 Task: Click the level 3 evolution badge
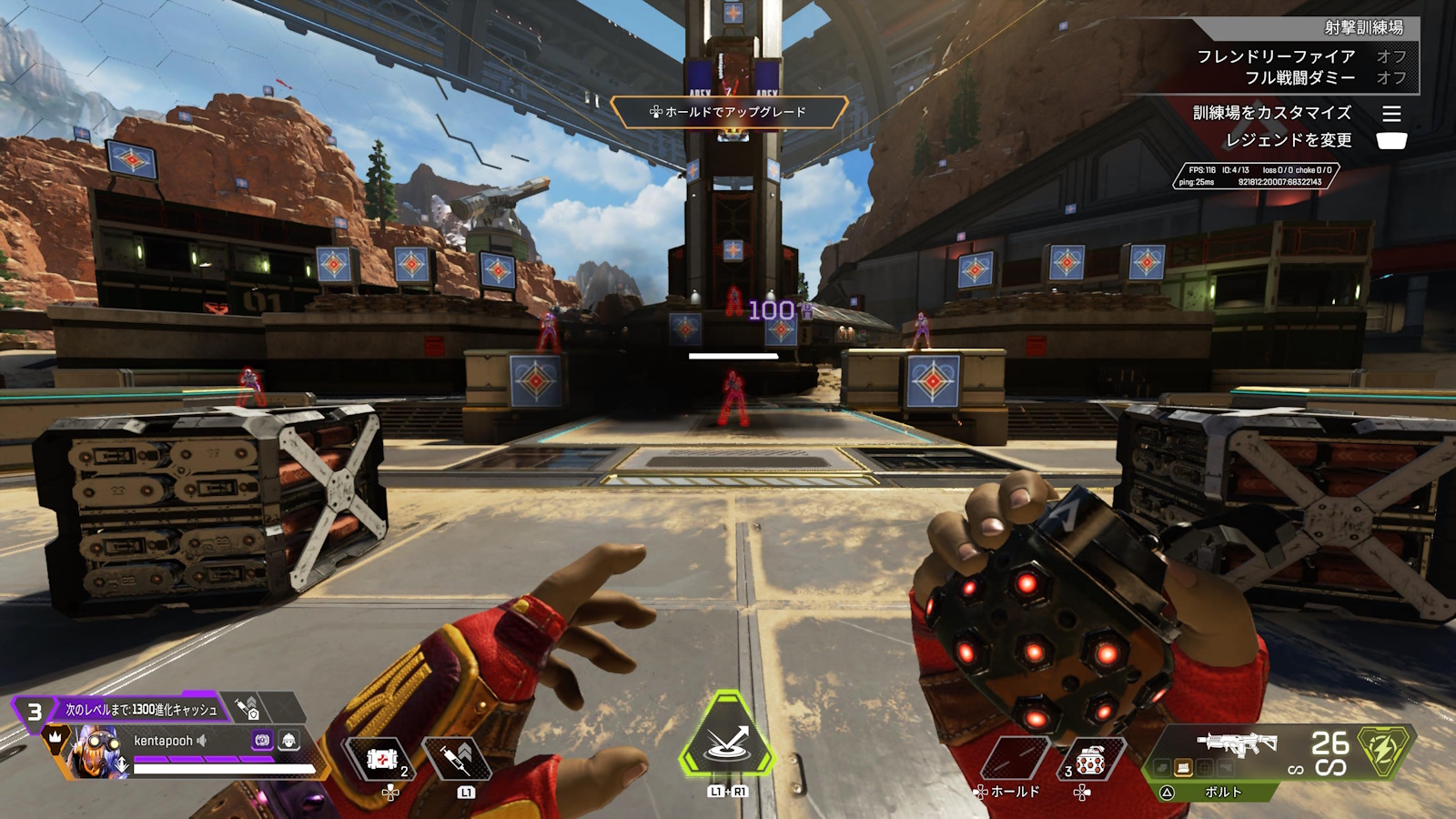tap(35, 711)
